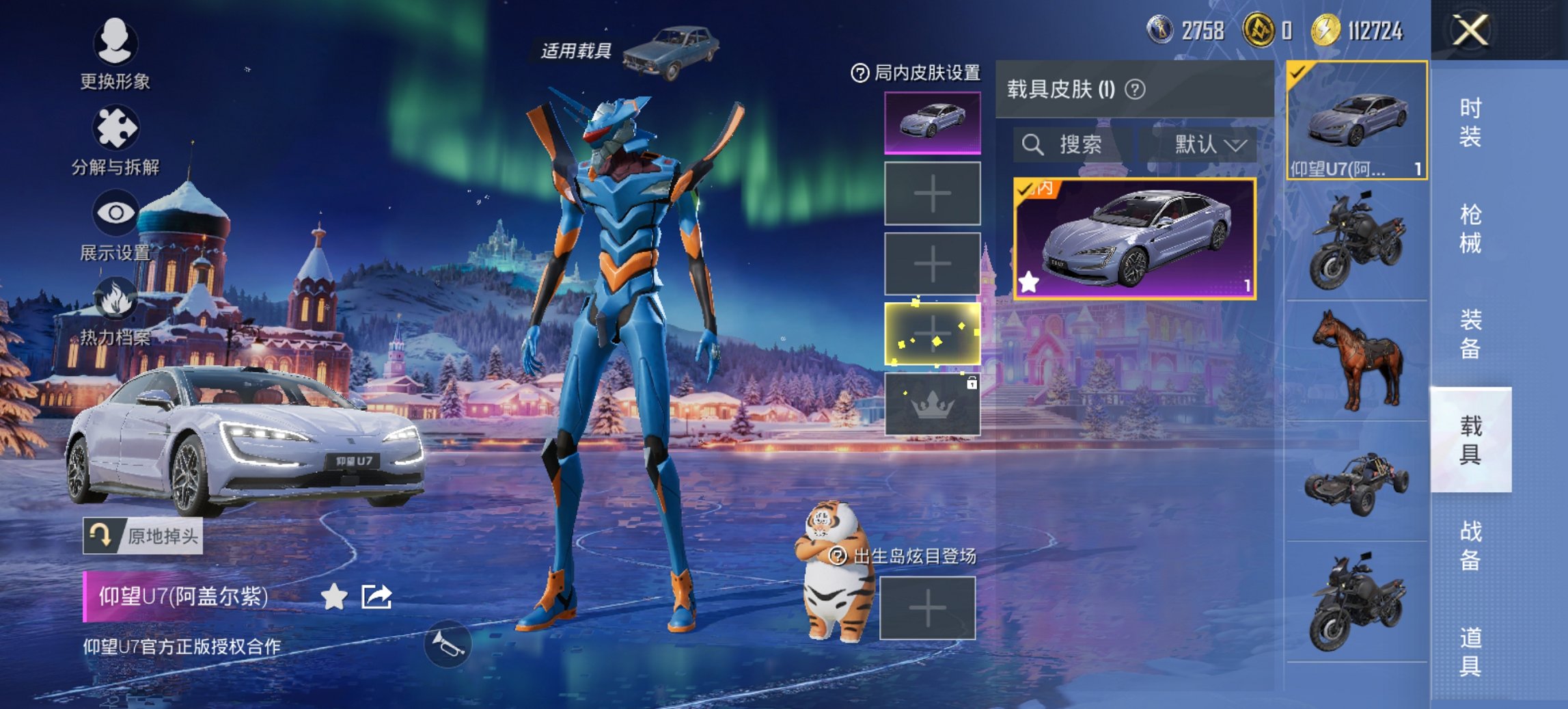Screen dimensions: 1568x709
Task: Switch to the 枪械 firearms tab
Action: point(1470,228)
